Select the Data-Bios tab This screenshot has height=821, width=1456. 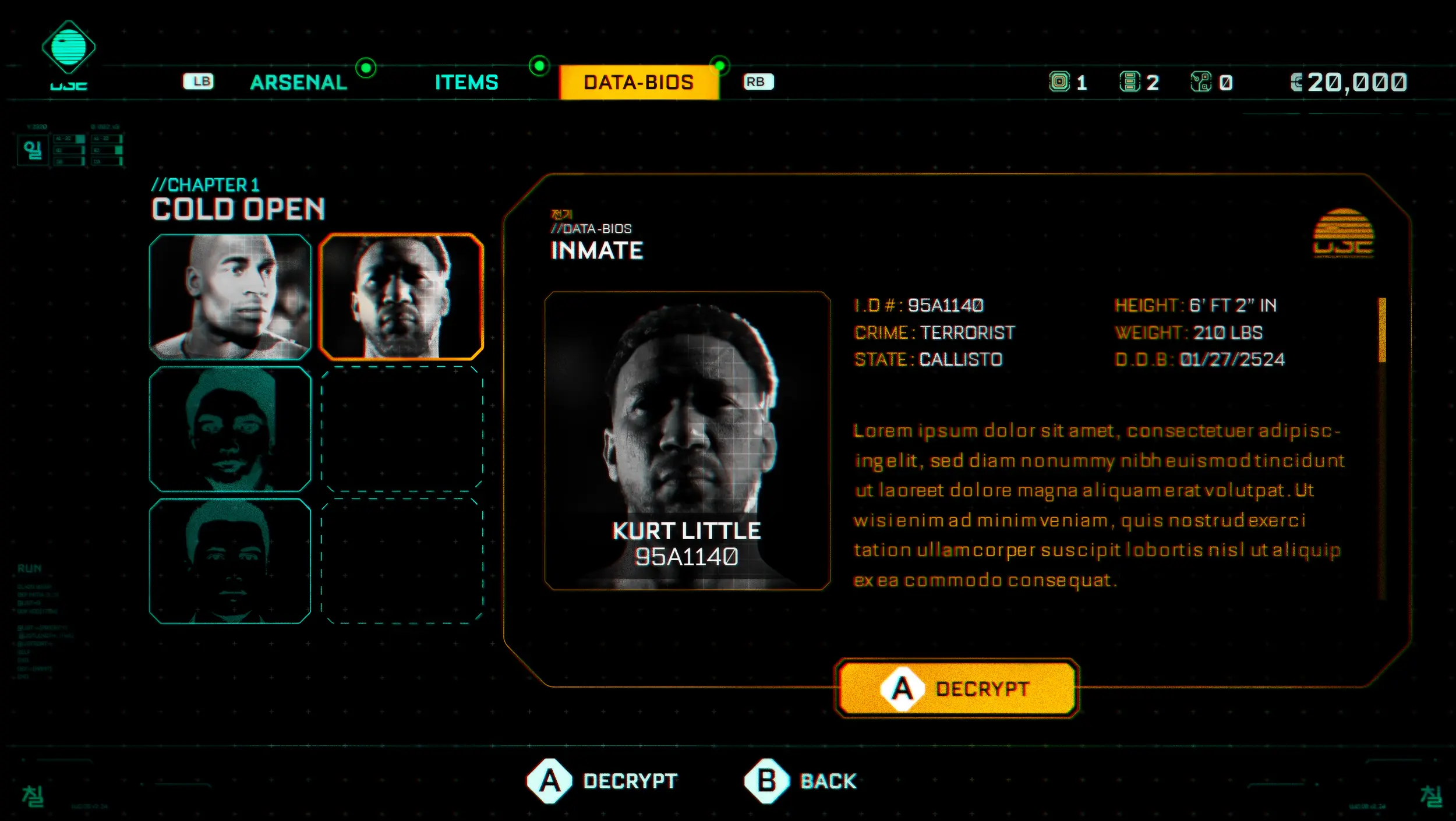[639, 82]
